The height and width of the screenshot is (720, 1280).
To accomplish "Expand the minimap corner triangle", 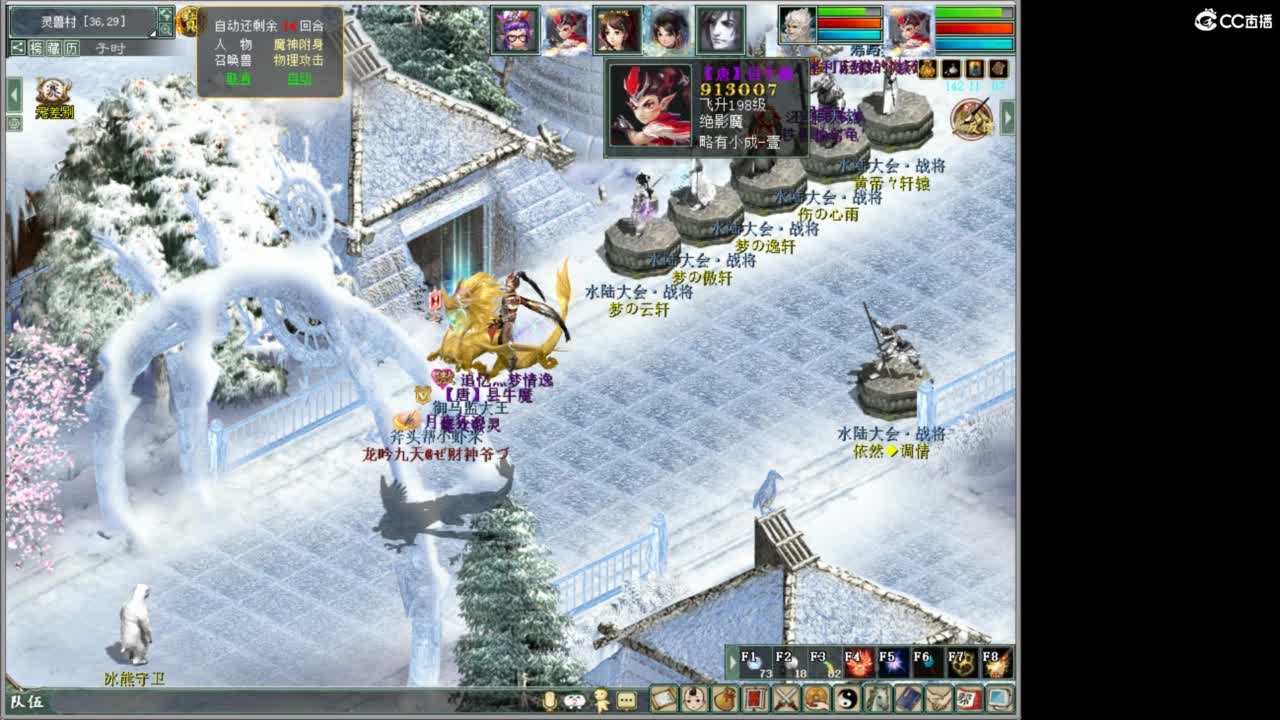I will [152, 33].
